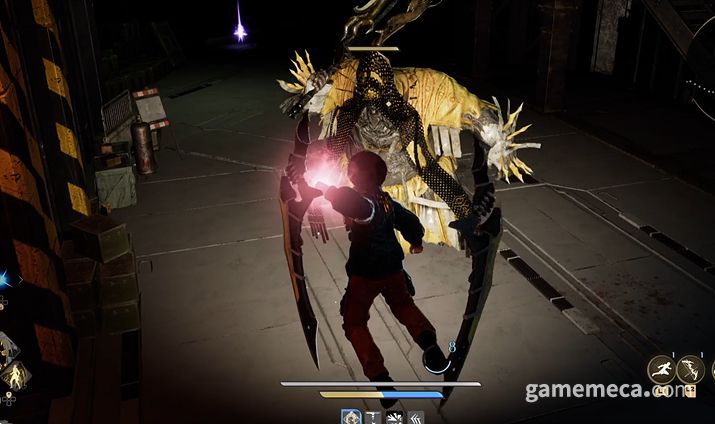
Task: Select the white burst status icon
Action: pos(394,416)
